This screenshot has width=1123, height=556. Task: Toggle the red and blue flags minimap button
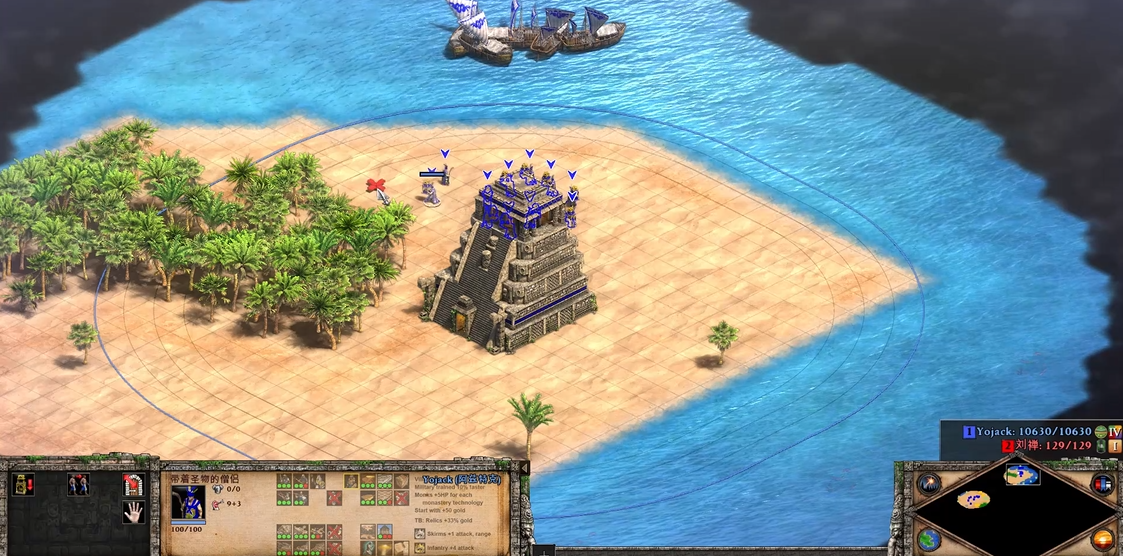pos(1102,484)
